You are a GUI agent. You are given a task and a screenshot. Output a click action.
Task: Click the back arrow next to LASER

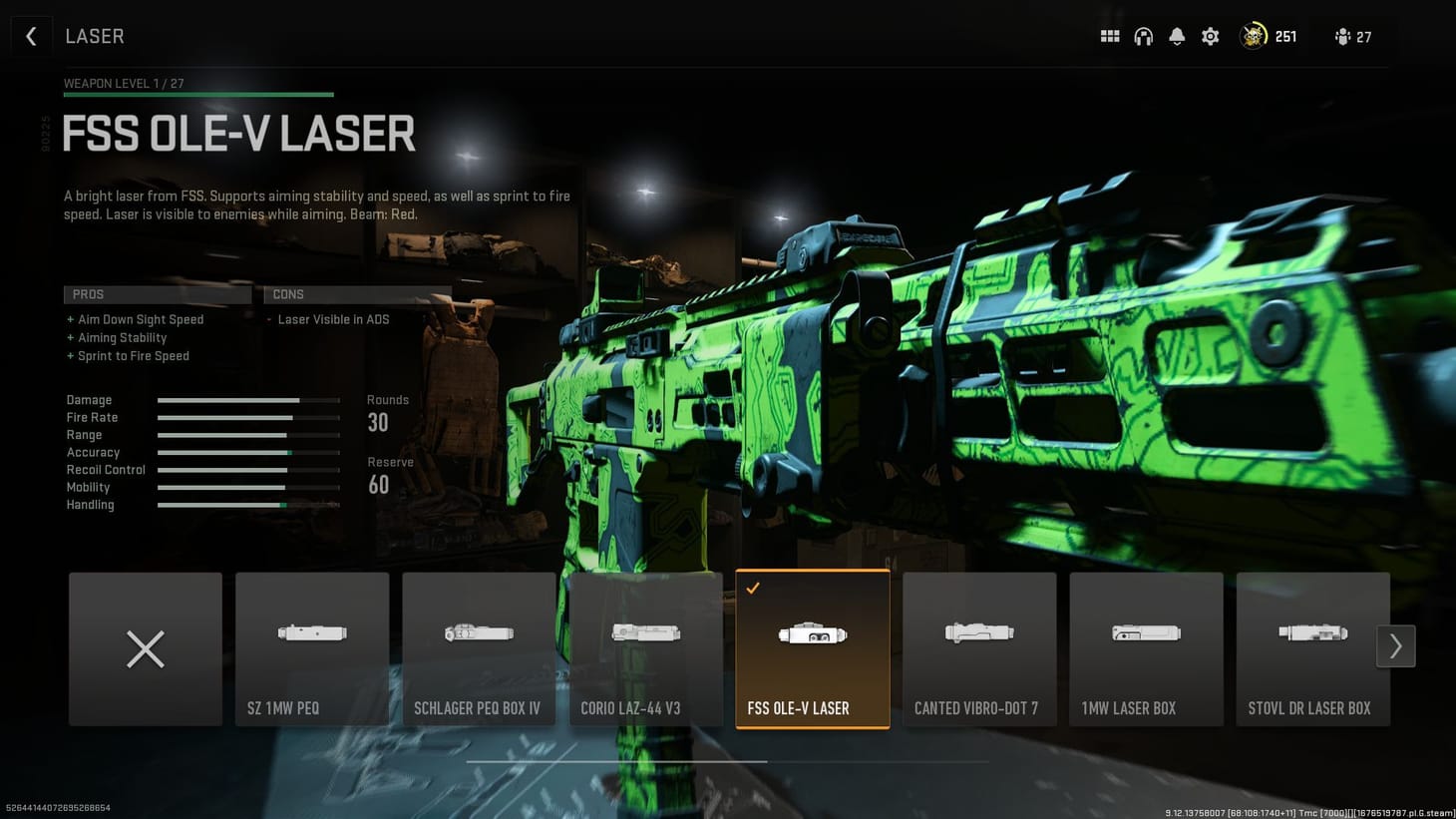point(31,36)
